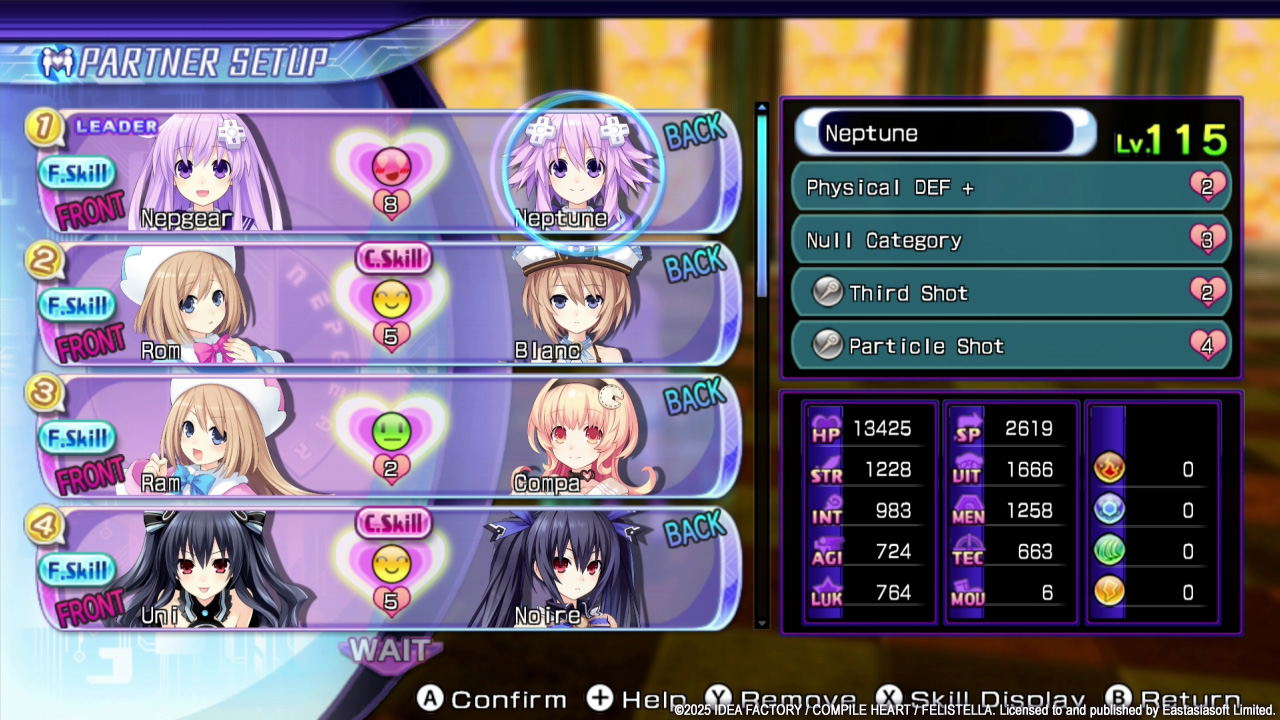Click Nepgear's F.Skill badge

pyautogui.click(x=77, y=174)
